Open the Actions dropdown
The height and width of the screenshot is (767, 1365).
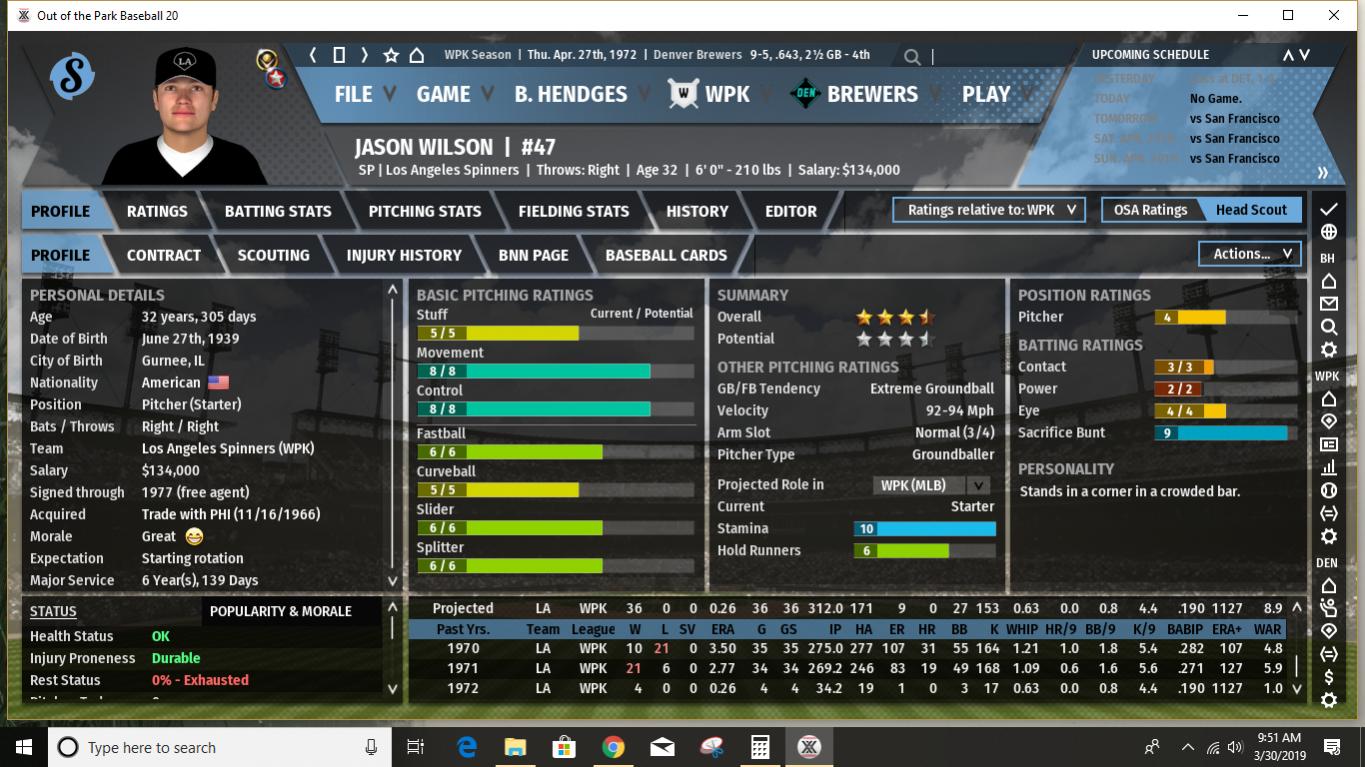pos(1250,254)
